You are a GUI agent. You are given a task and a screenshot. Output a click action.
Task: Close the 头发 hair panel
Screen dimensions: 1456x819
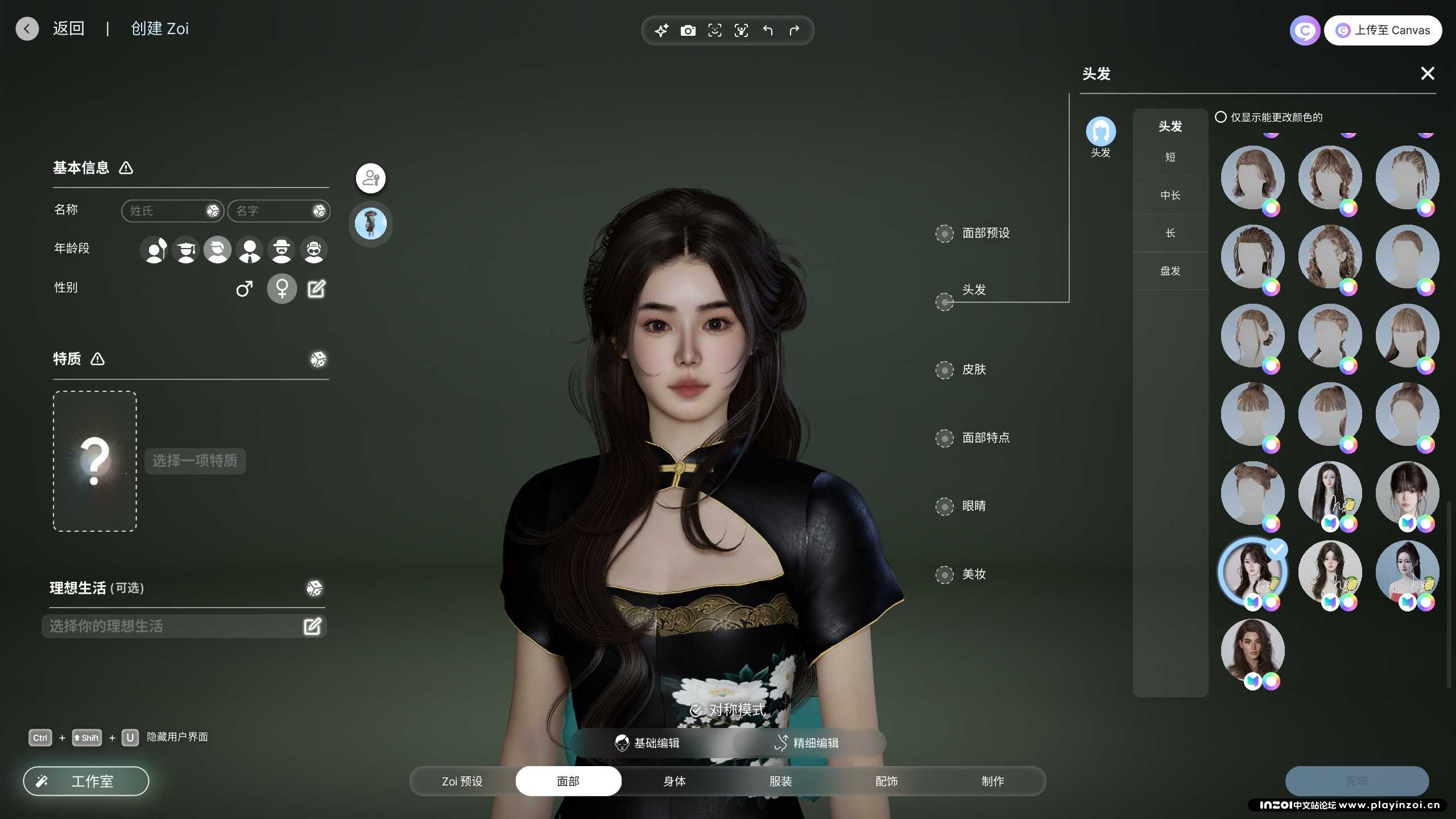tap(1427, 73)
